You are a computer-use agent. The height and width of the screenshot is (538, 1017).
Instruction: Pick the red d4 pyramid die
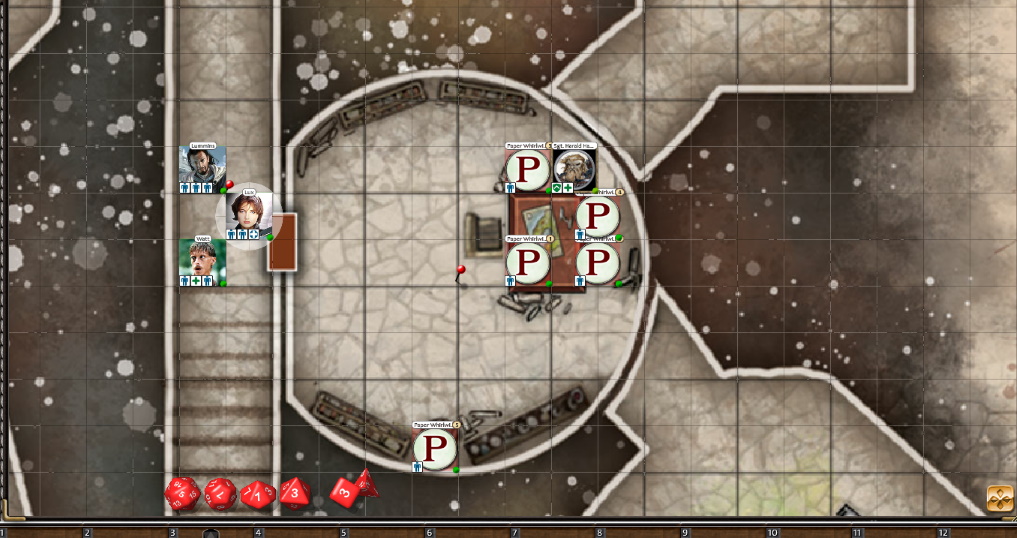click(367, 482)
